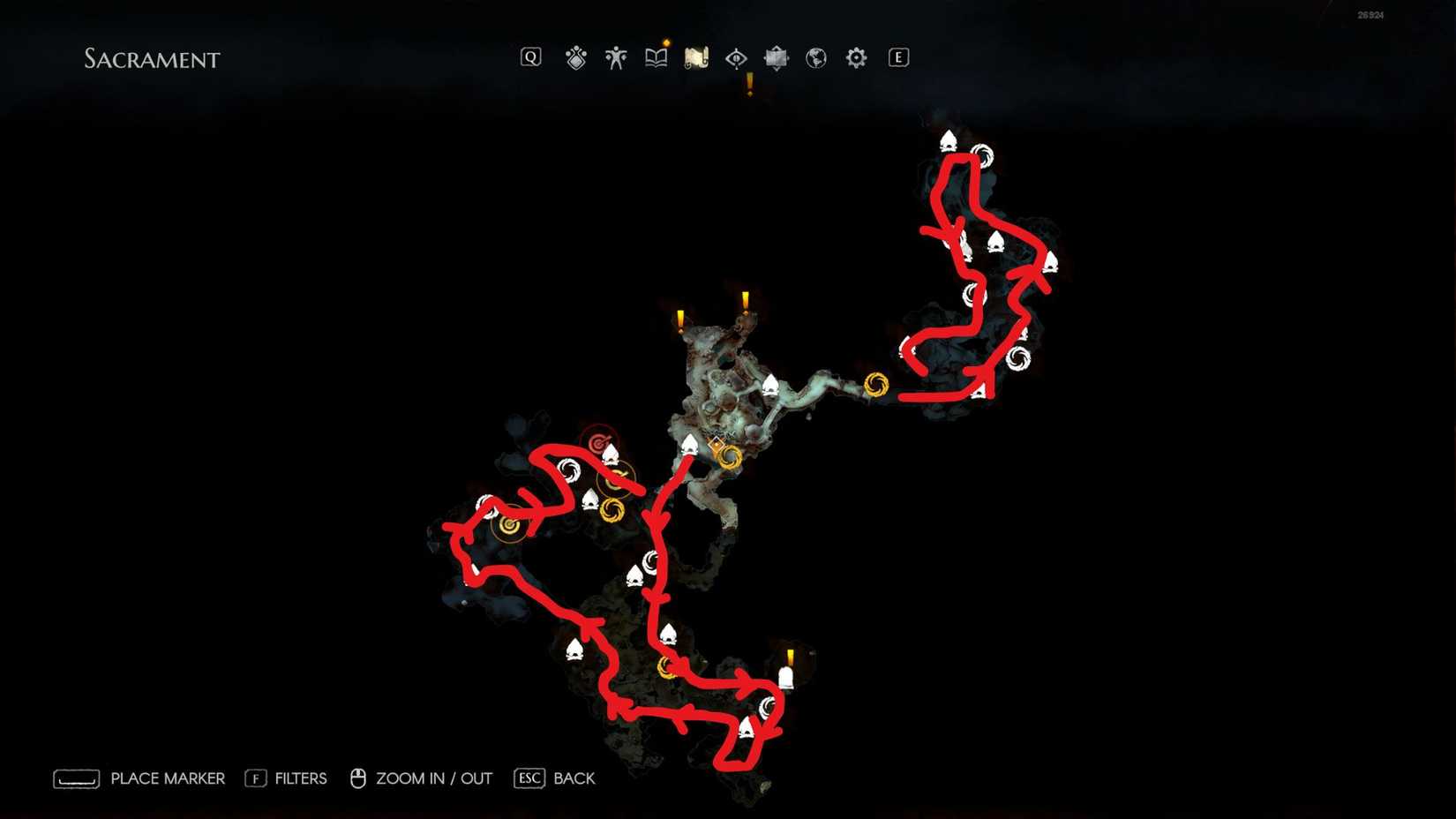Screen dimensions: 1456x819
Task: Switch to the highlighted map scroll tab
Action: (696, 57)
